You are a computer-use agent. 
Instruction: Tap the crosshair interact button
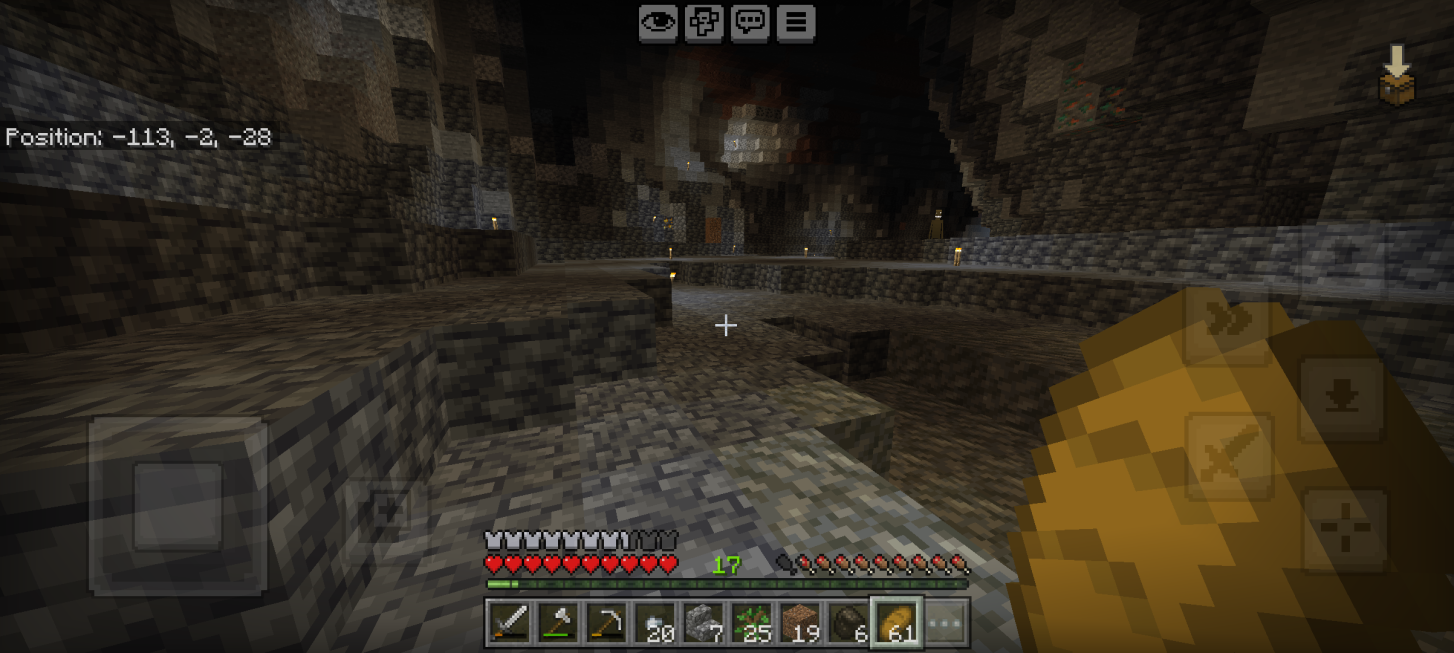click(1345, 530)
